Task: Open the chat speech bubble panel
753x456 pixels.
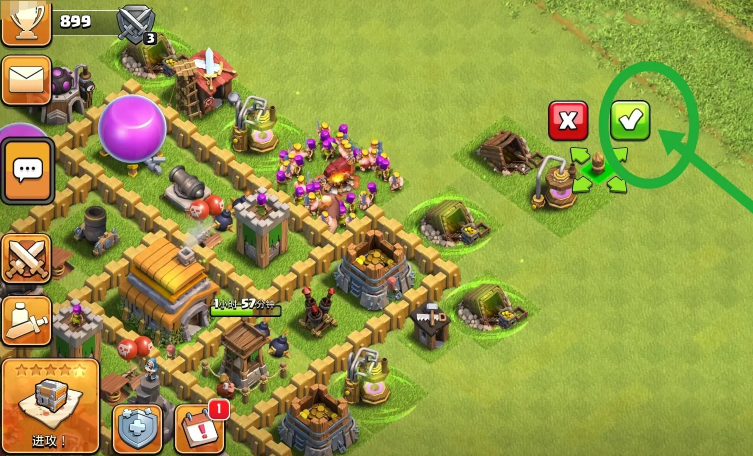Action: click(x=26, y=170)
